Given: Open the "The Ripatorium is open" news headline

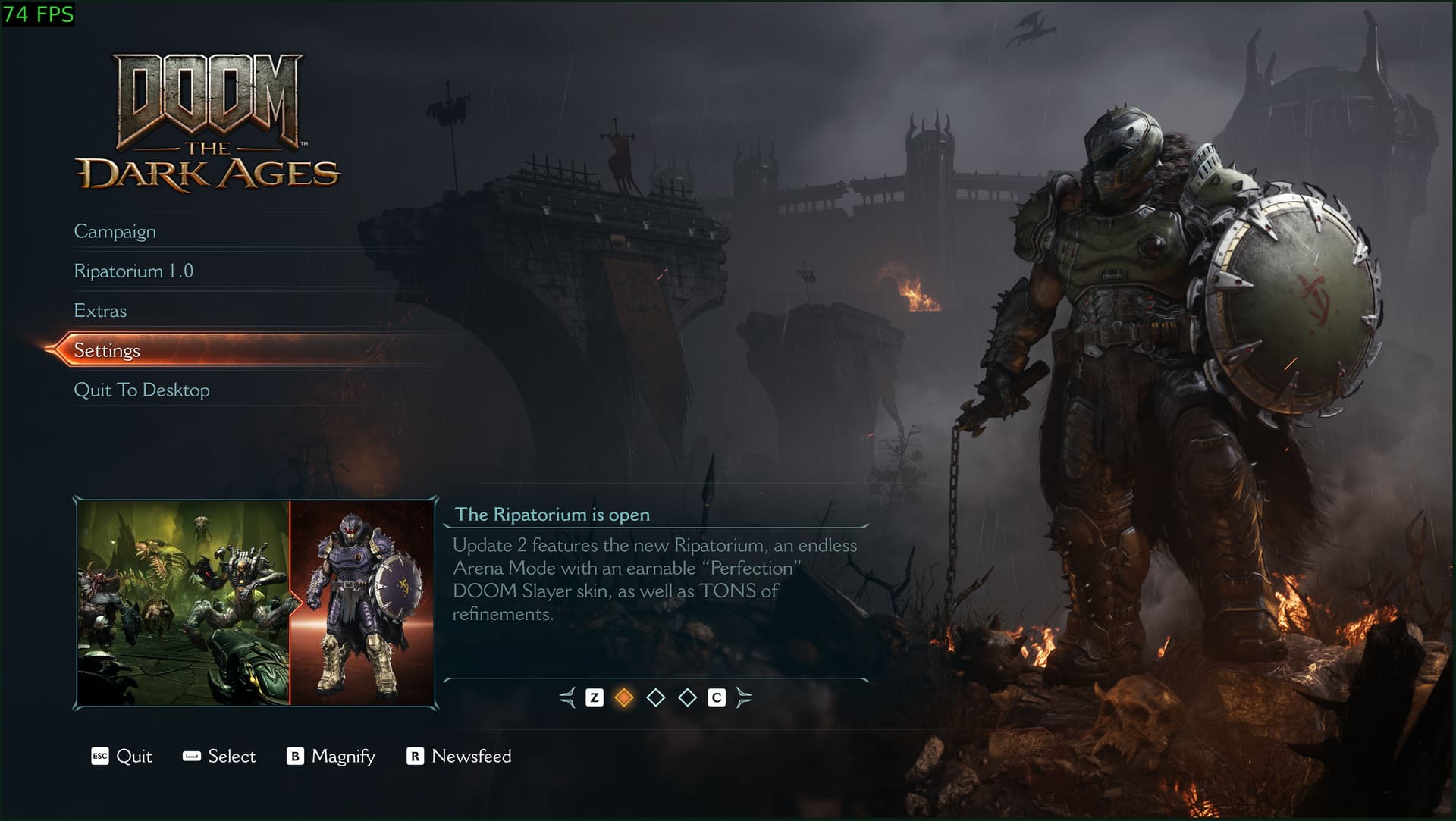Looking at the screenshot, I should (x=552, y=515).
